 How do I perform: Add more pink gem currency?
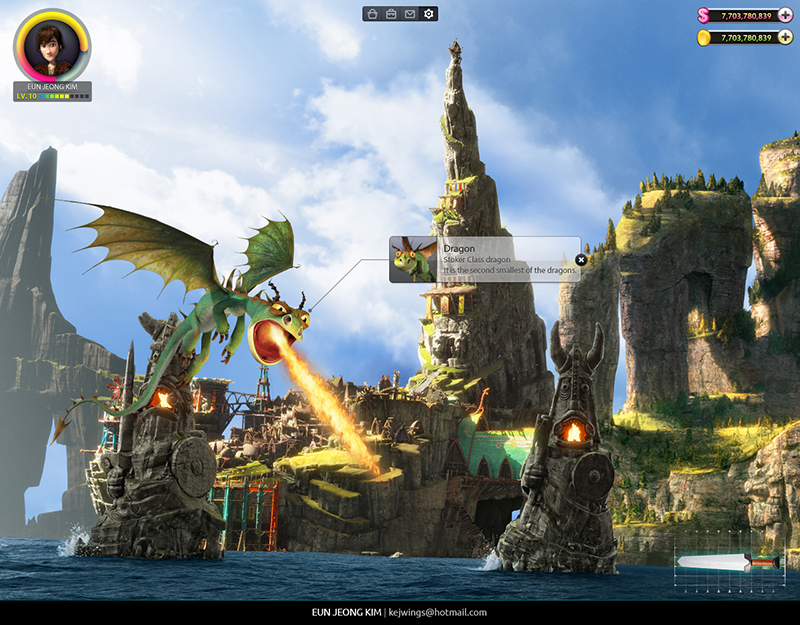(x=785, y=15)
